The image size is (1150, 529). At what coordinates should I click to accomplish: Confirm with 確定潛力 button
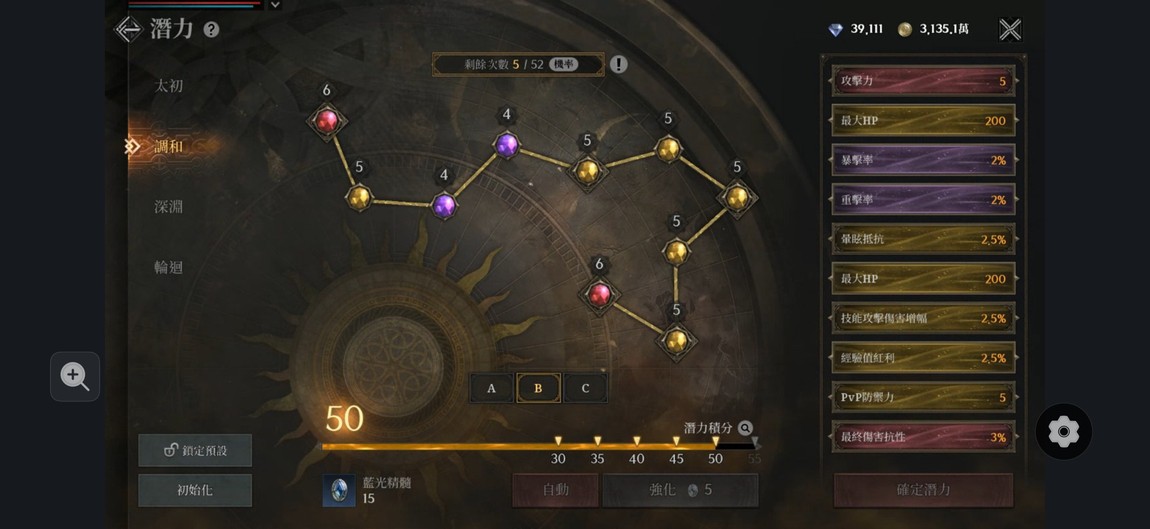(923, 490)
